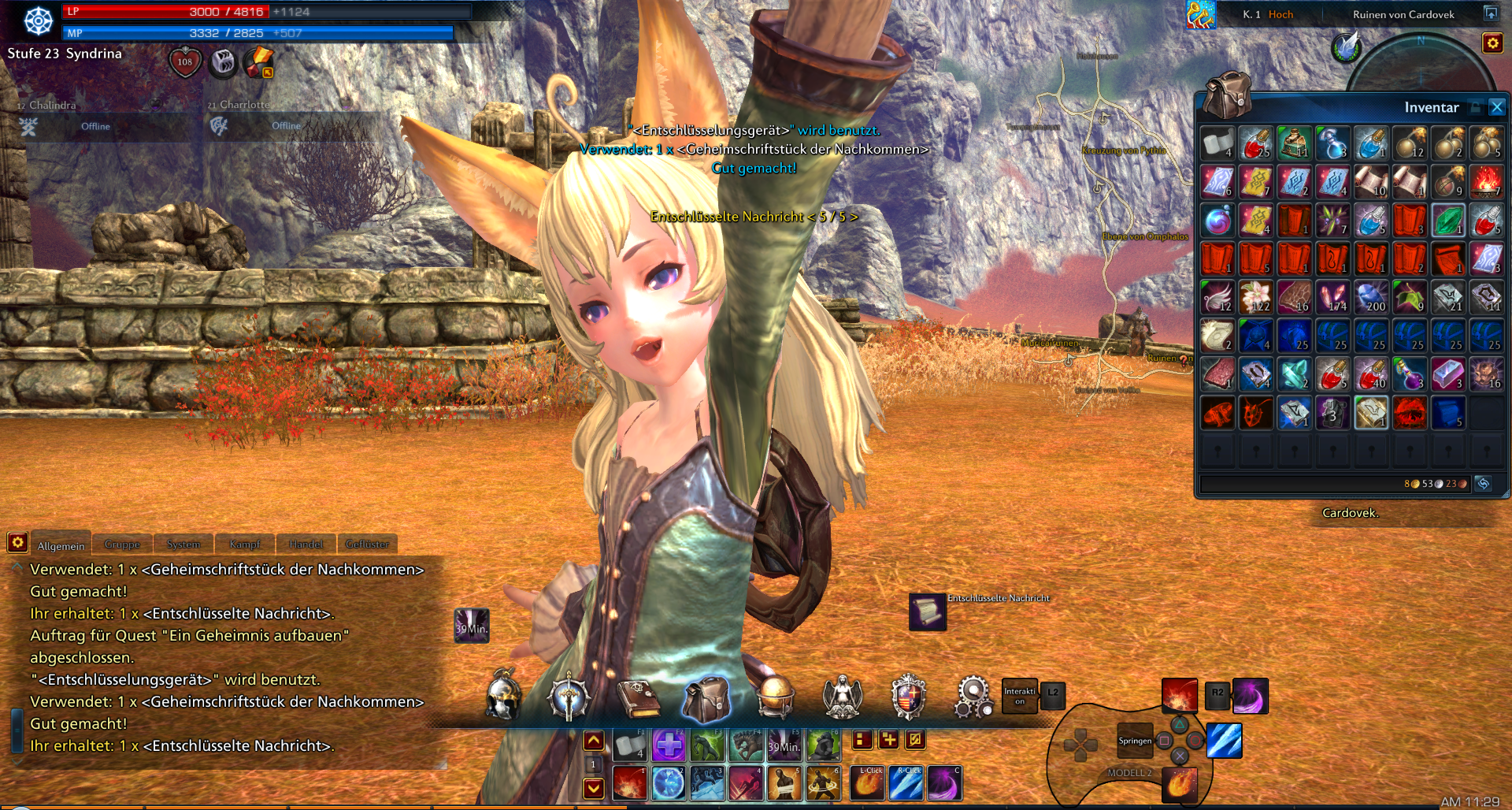Image resolution: width=1512 pixels, height=810 pixels.
Task: Click the inventory sort button beside gold
Action: 1483,484
